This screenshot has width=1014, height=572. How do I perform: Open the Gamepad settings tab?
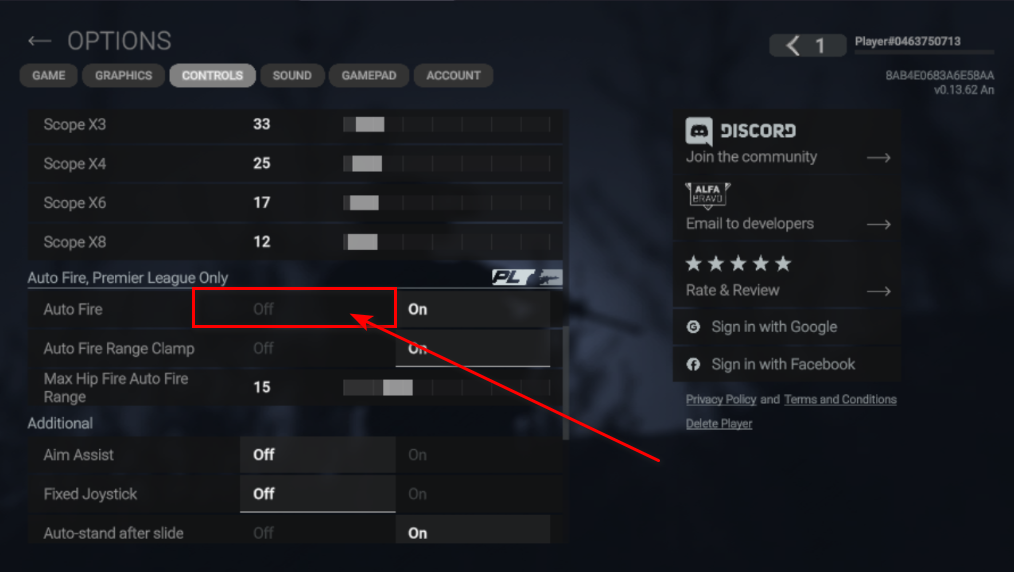point(369,75)
